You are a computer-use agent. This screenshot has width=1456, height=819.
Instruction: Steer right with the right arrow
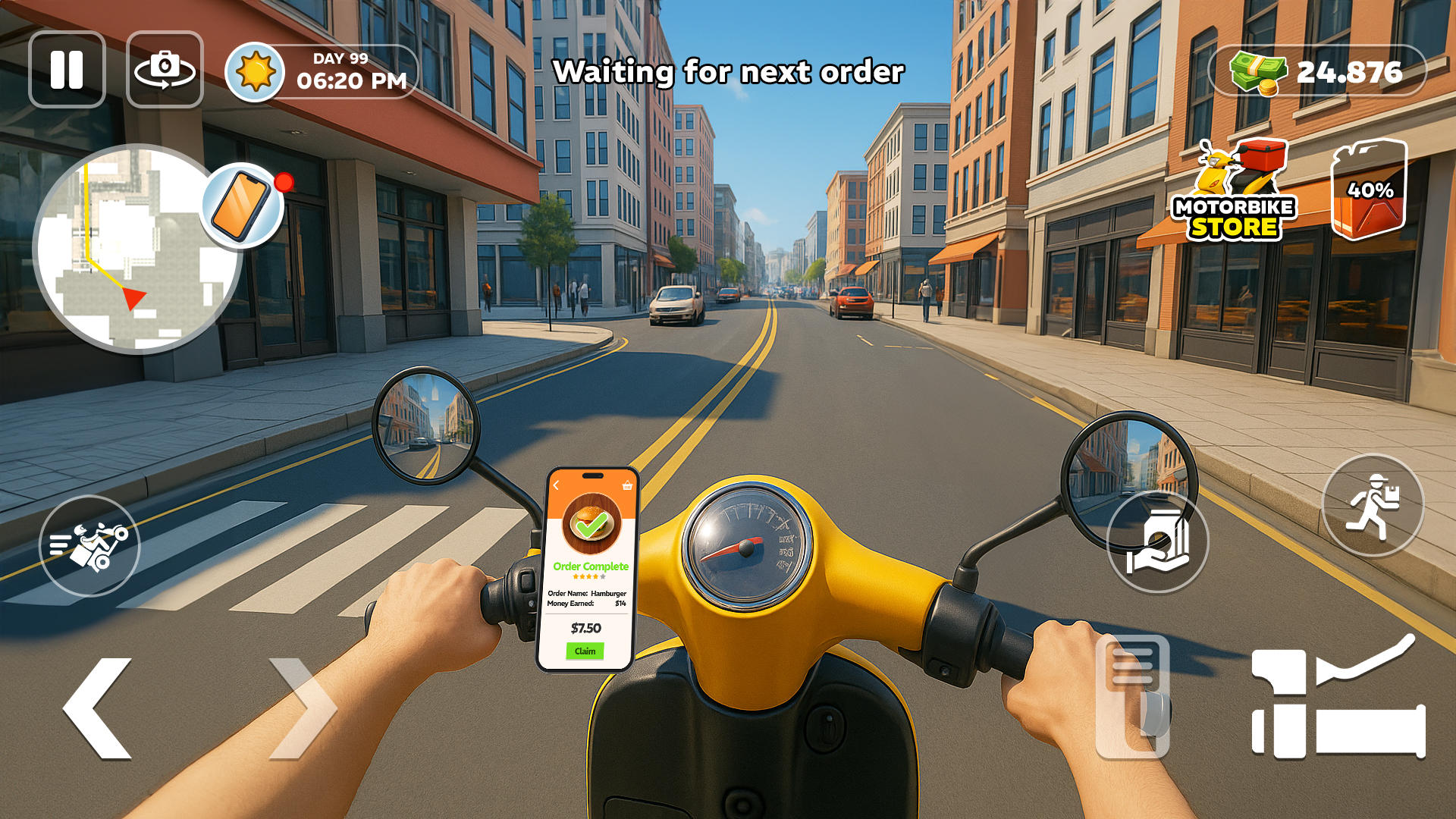point(302,708)
